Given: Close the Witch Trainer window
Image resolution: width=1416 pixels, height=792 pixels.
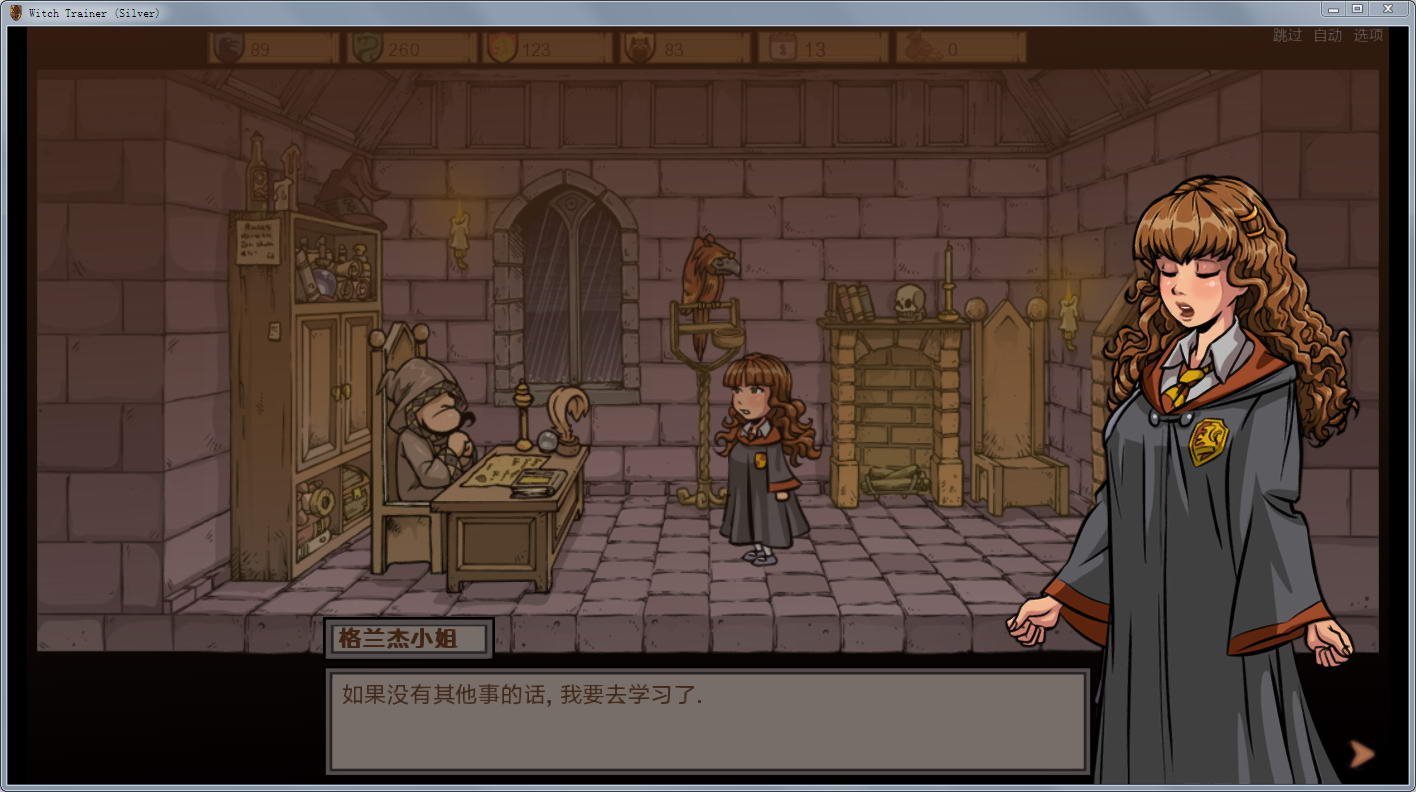Looking at the screenshot, I should coord(1388,9).
